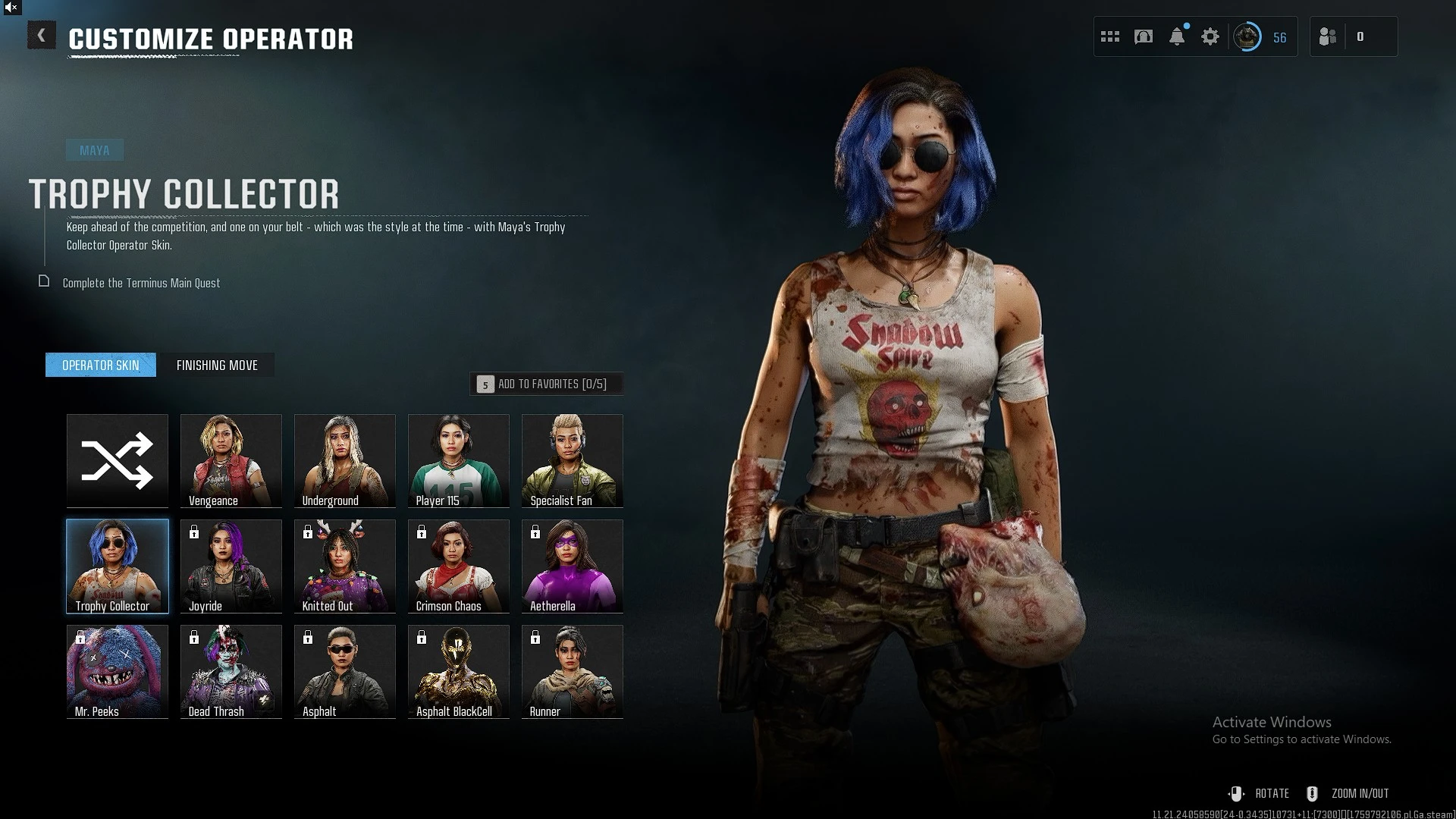Image resolution: width=1456 pixels, height=819 pixels.
Task: Select the Vengeance operator skin
Action: point(231,460)
